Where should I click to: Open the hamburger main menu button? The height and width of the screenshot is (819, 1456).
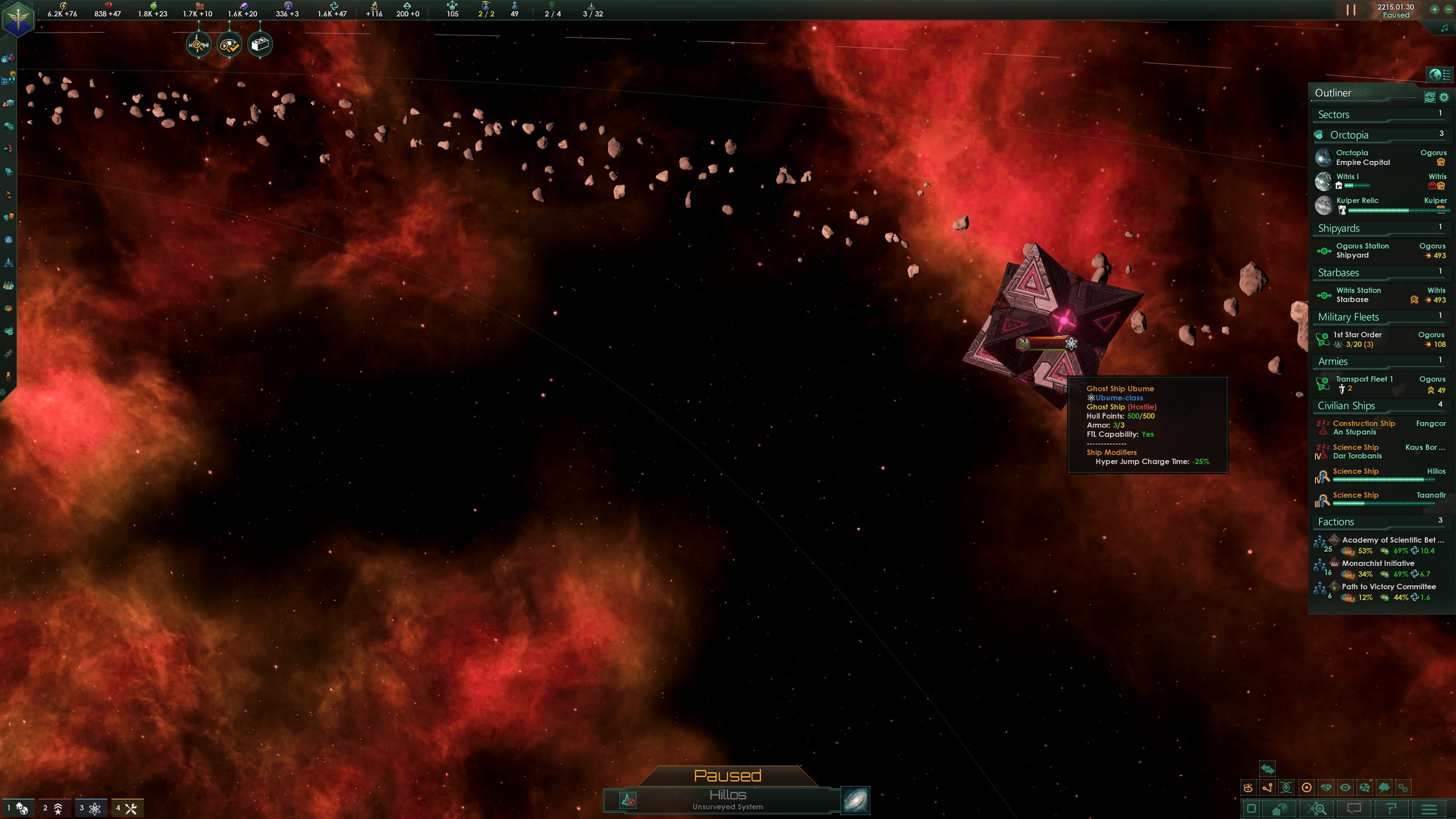[x=1429, y=809]
